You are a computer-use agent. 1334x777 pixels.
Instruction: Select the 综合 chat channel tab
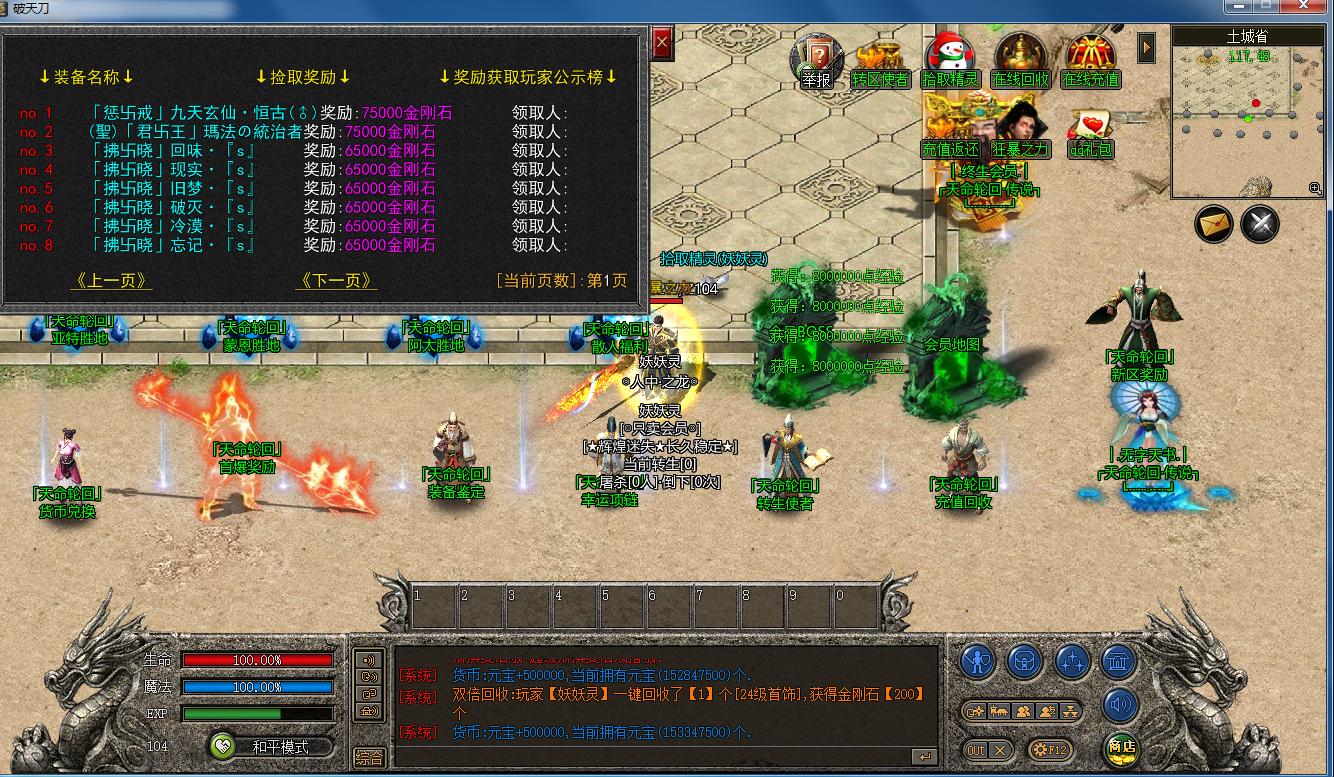coord(369,758)
